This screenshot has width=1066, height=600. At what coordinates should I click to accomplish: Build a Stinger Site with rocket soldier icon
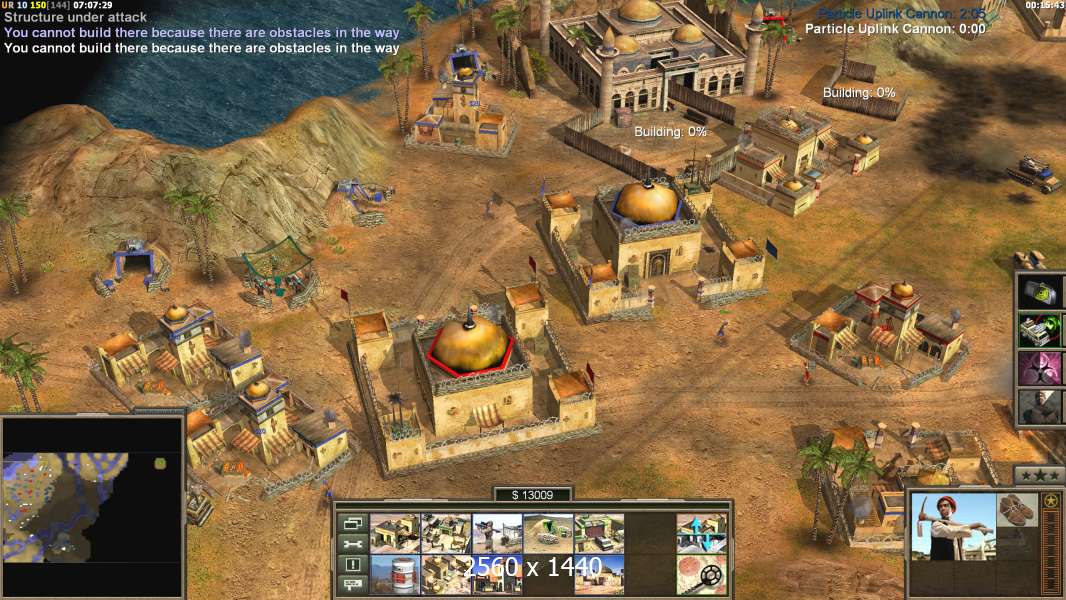(497, 533)
